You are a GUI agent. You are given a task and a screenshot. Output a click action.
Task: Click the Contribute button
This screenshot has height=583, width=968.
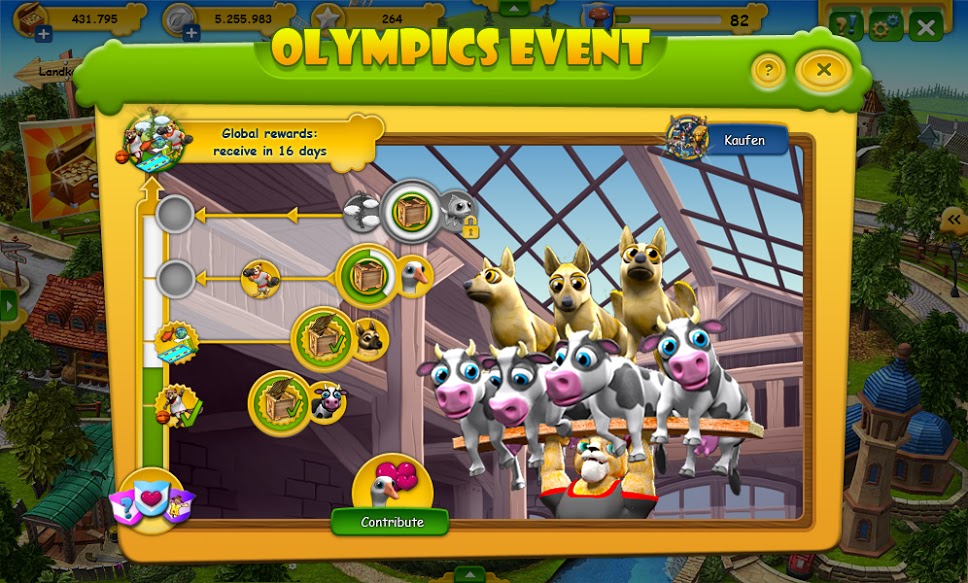(x=391, y=522)
